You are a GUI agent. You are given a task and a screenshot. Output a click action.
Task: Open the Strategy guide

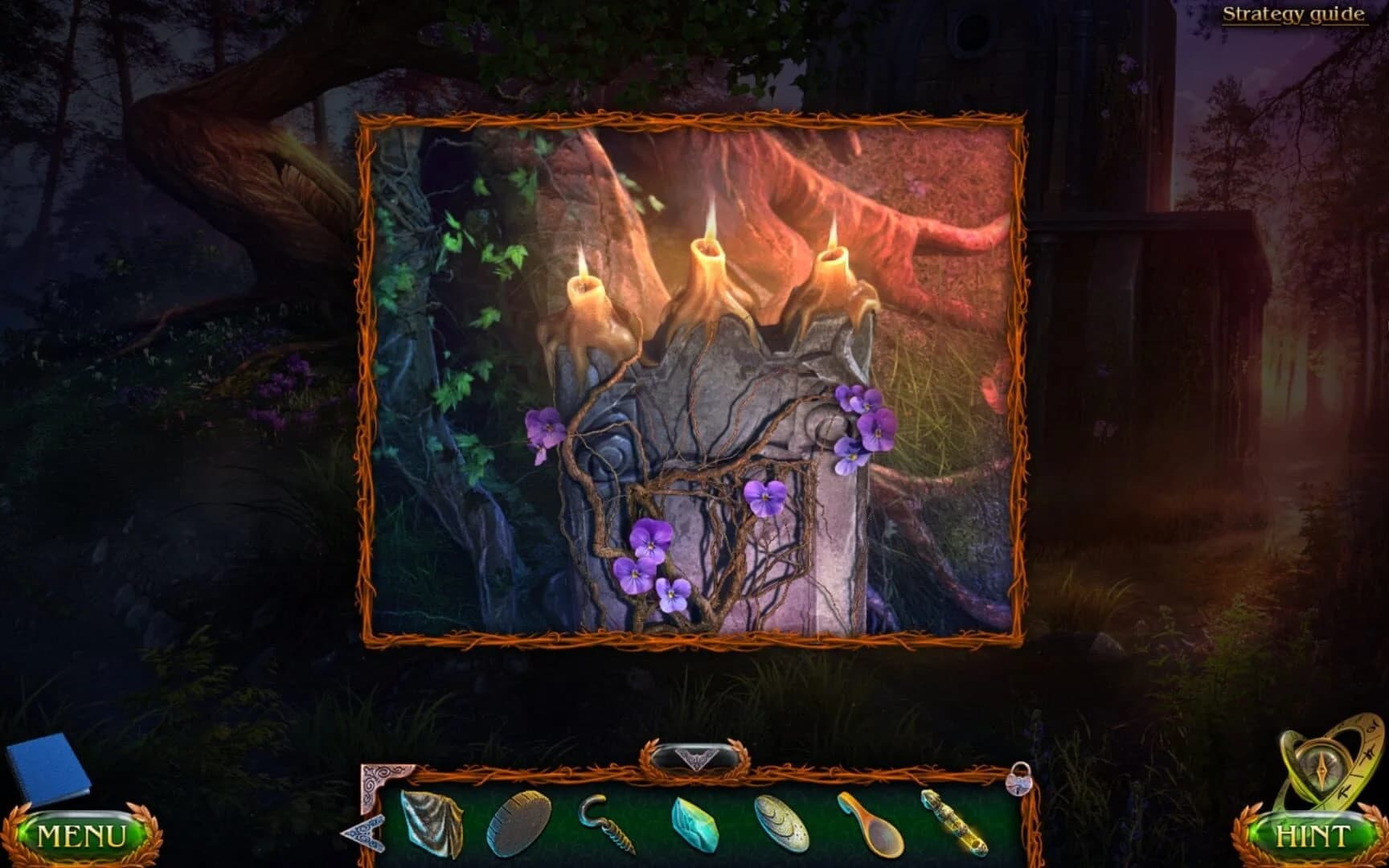point(1294,14)
